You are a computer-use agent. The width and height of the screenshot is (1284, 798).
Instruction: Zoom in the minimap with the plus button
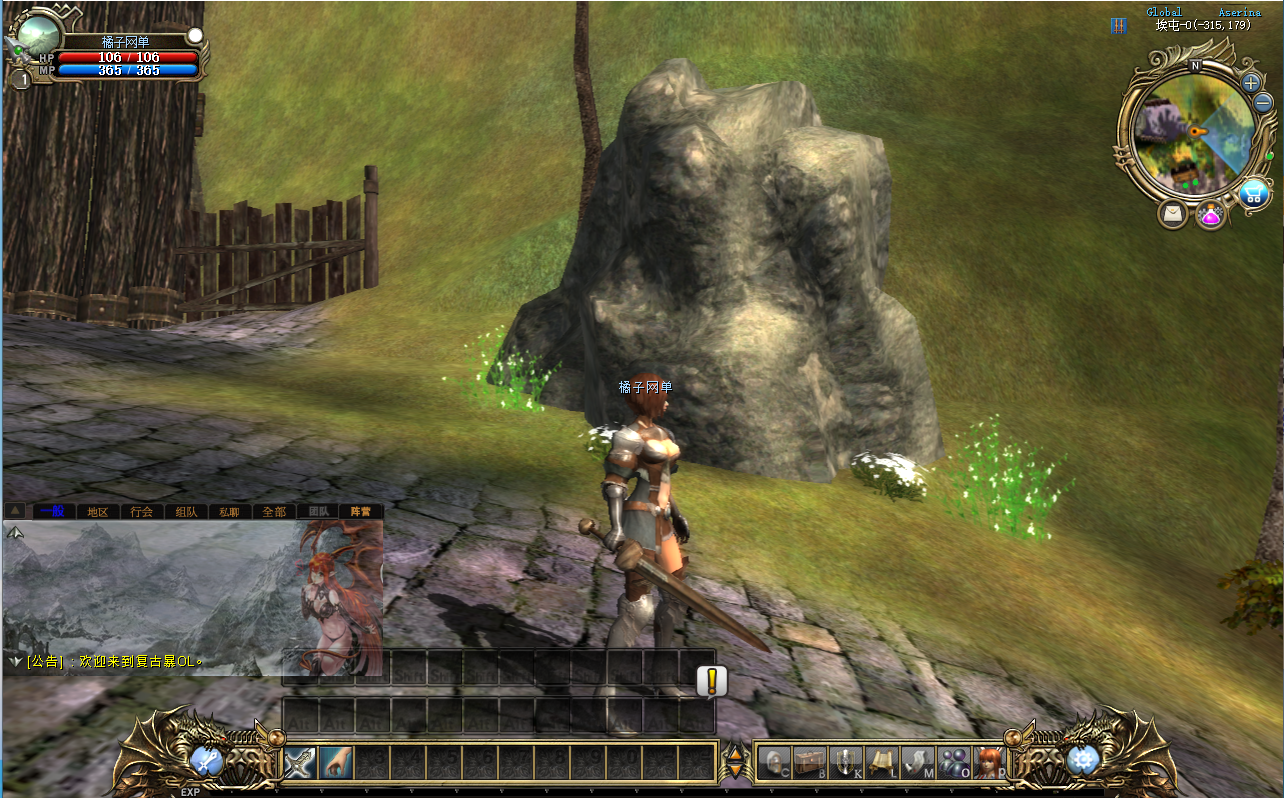pos(1251,83)
